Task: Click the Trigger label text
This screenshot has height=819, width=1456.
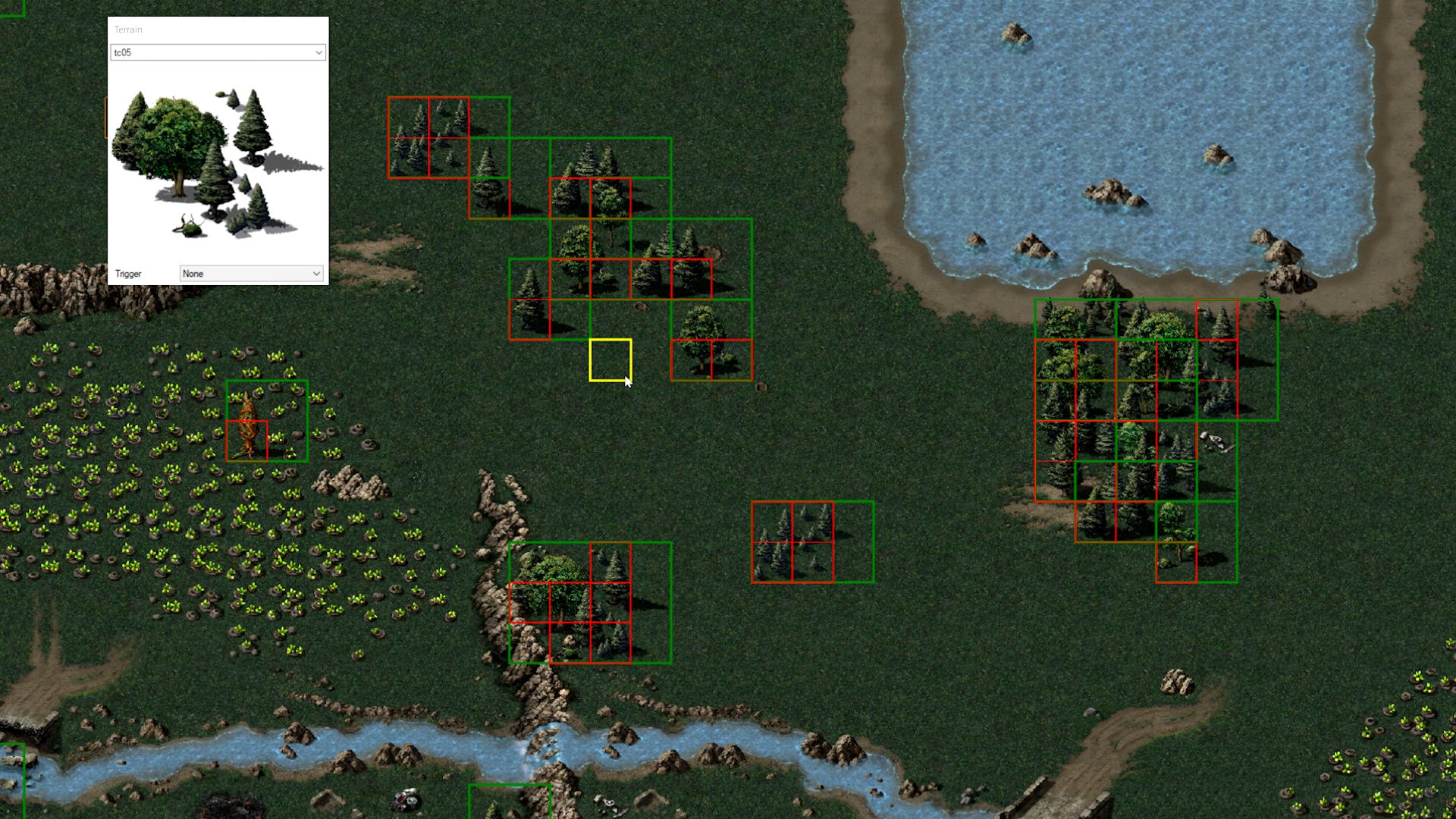Action: [127, 273]
